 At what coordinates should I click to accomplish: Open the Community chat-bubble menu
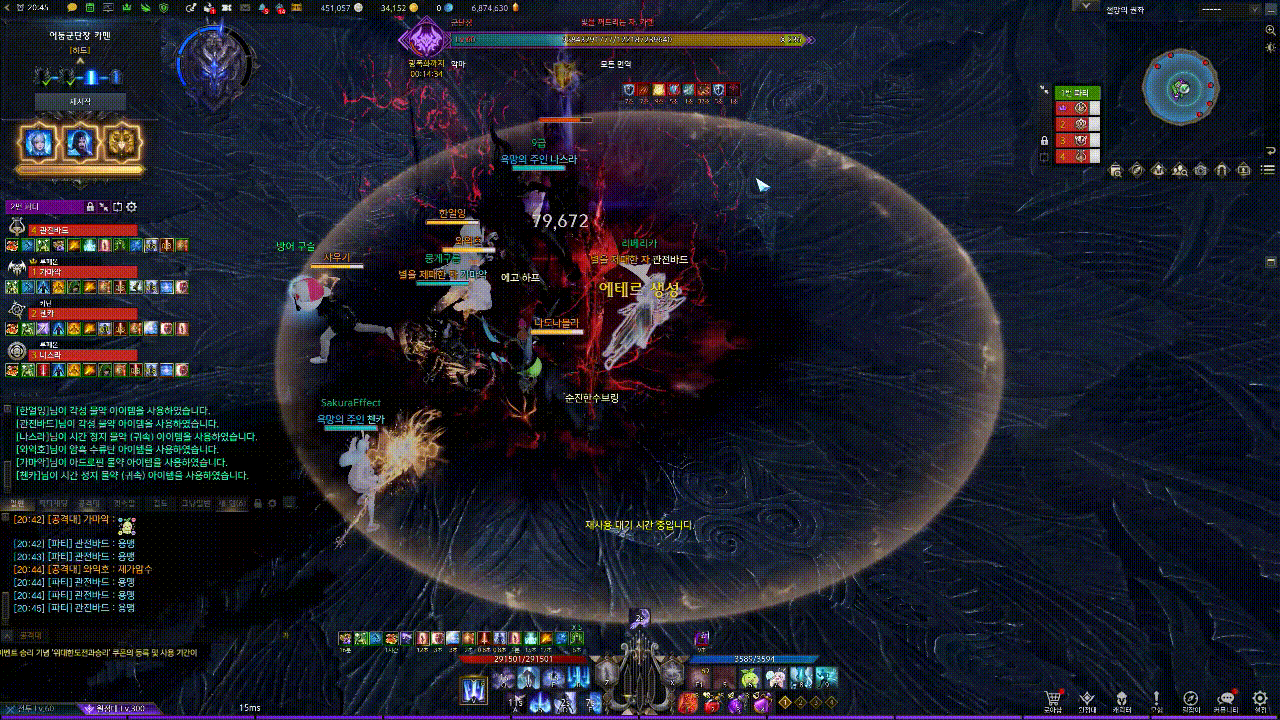(1226, 699)
